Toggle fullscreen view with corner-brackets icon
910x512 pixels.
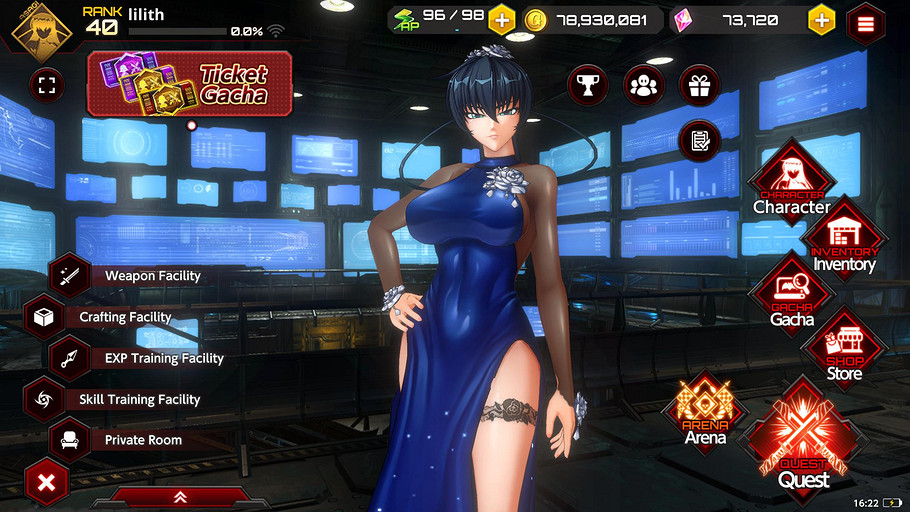tap(46, 84)
